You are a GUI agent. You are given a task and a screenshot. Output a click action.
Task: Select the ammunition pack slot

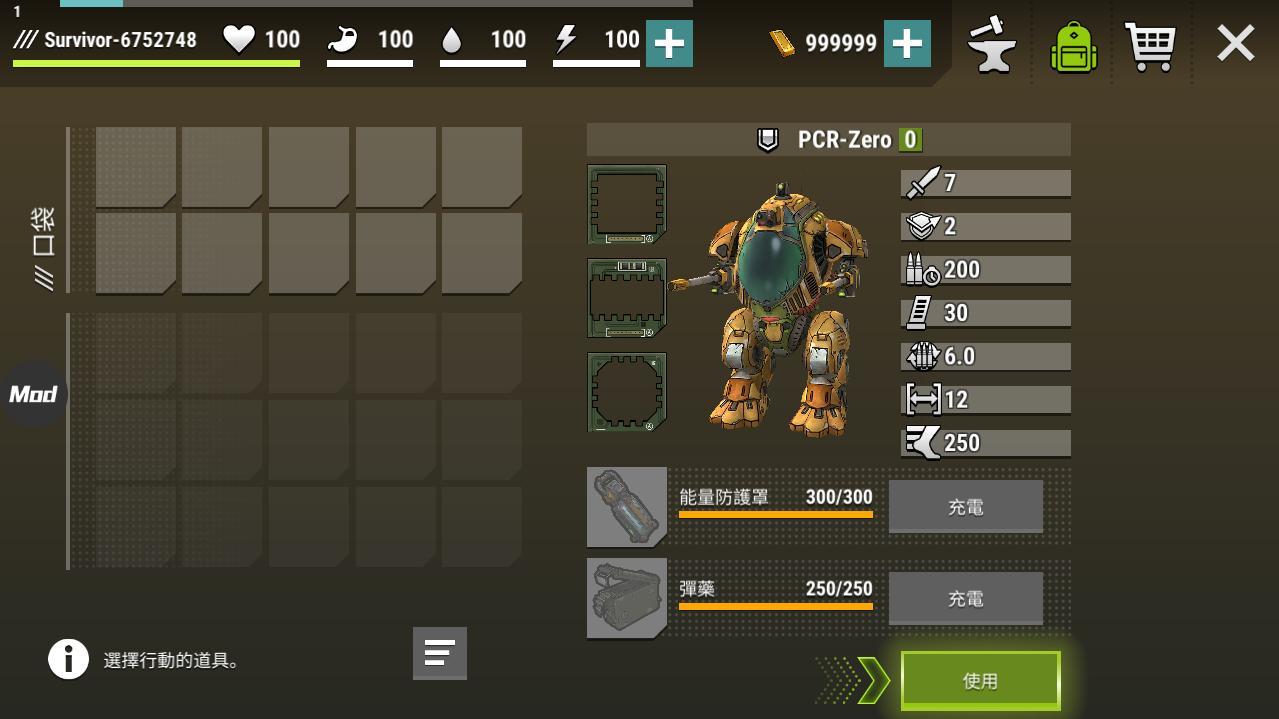coord(627,598)
